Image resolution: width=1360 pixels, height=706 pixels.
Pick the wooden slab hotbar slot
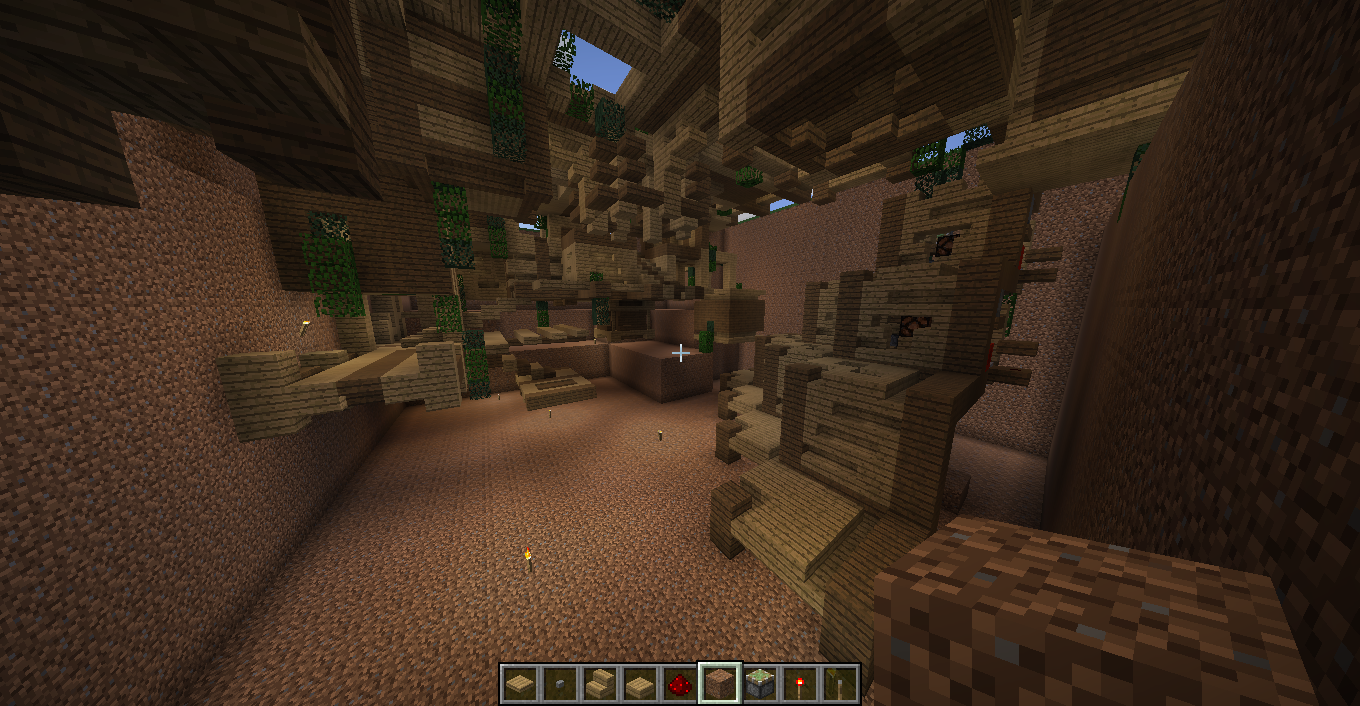click(639, 684)
